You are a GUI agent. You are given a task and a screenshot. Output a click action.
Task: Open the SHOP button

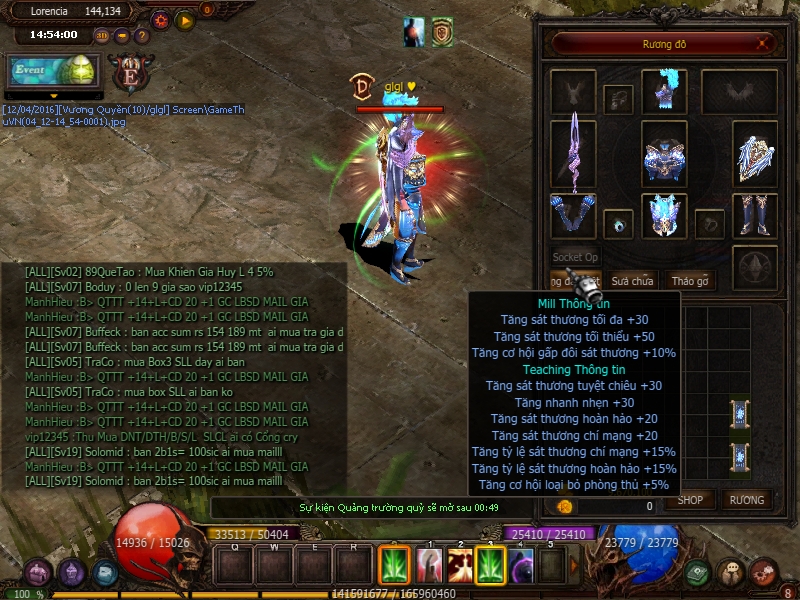pyautogui.click(x=691, y=500)
